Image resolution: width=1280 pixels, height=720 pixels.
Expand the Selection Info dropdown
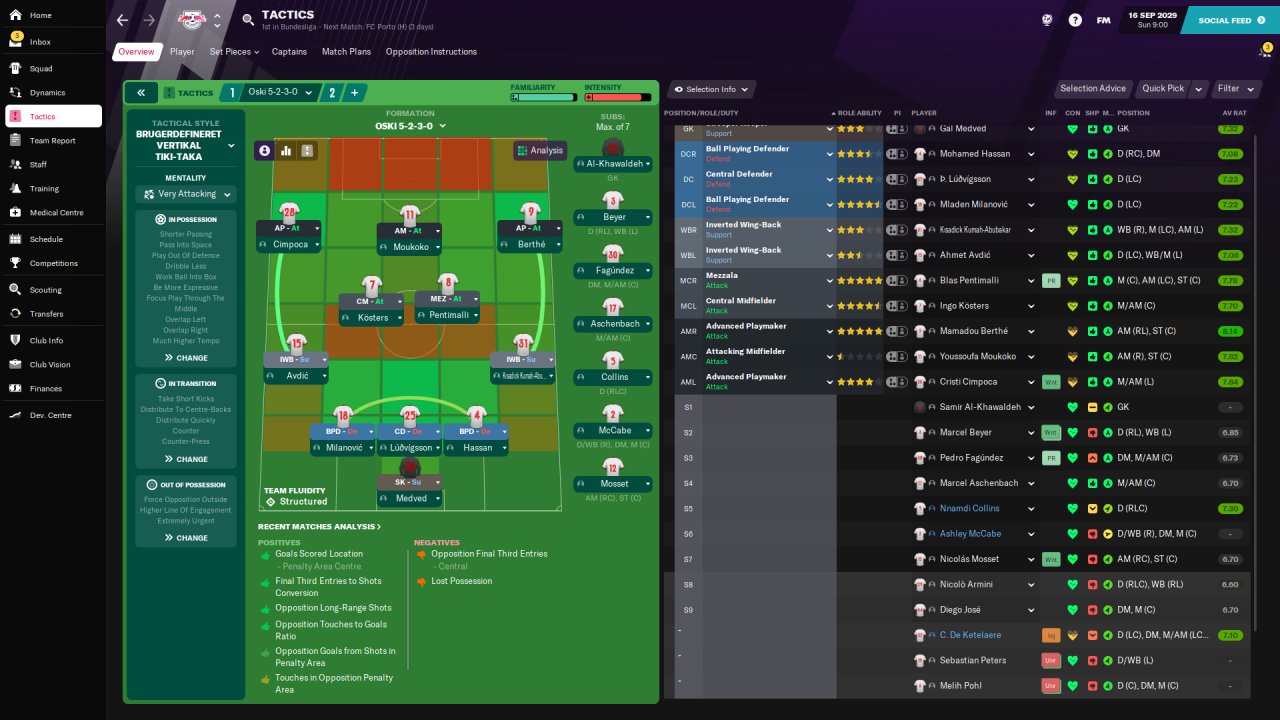(711, 90)
